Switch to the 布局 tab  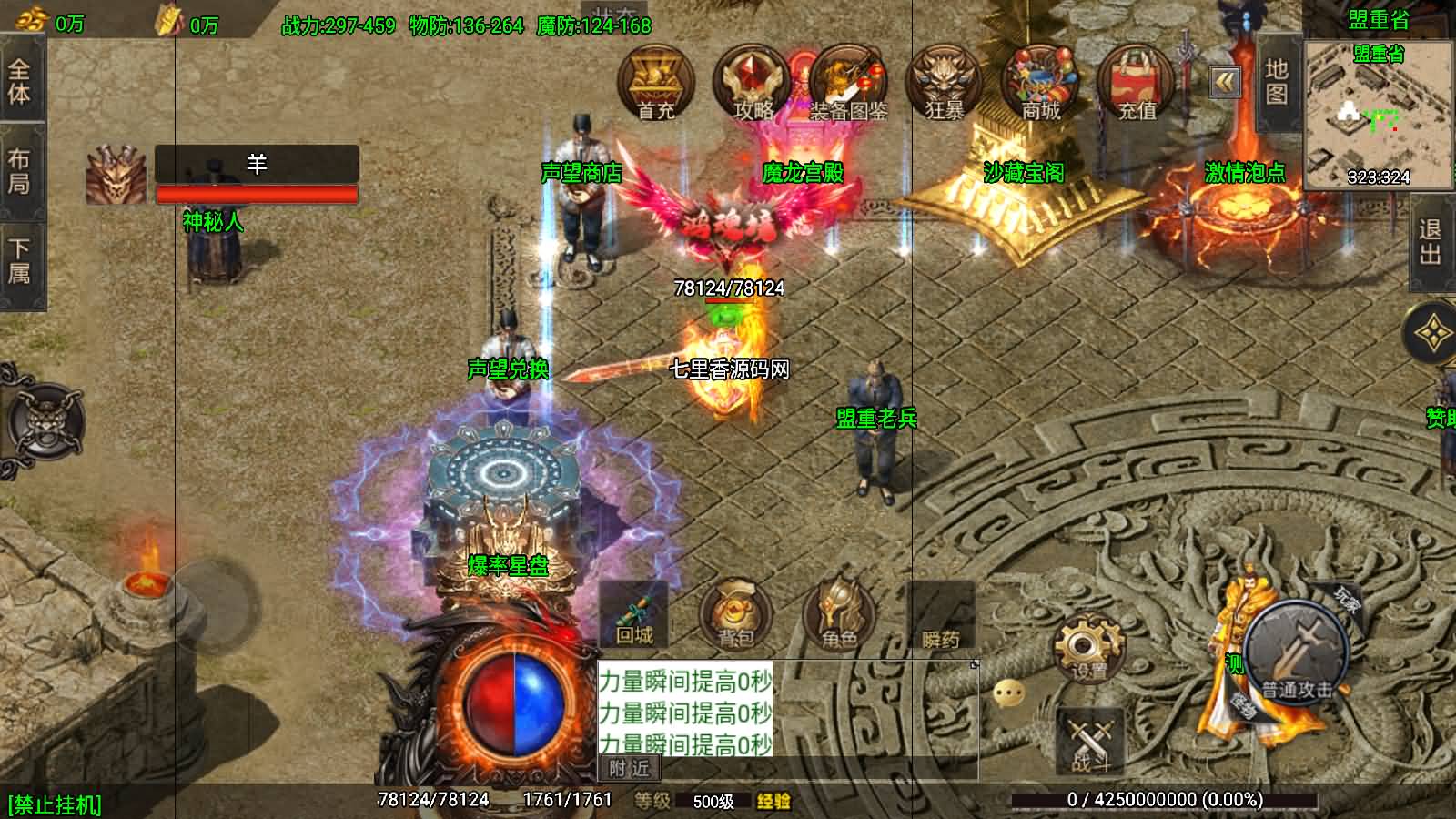pyautogui.click(x=19, y=171)
